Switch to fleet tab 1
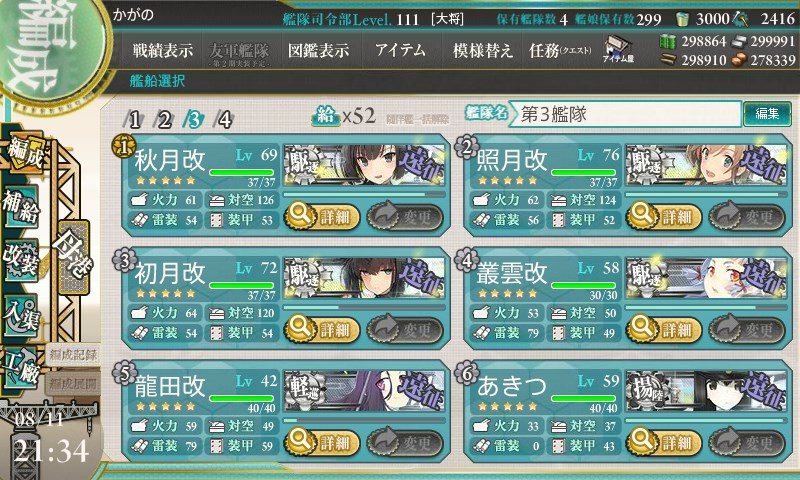The width and height of the screenshot is (800, 480). (135, 120)
